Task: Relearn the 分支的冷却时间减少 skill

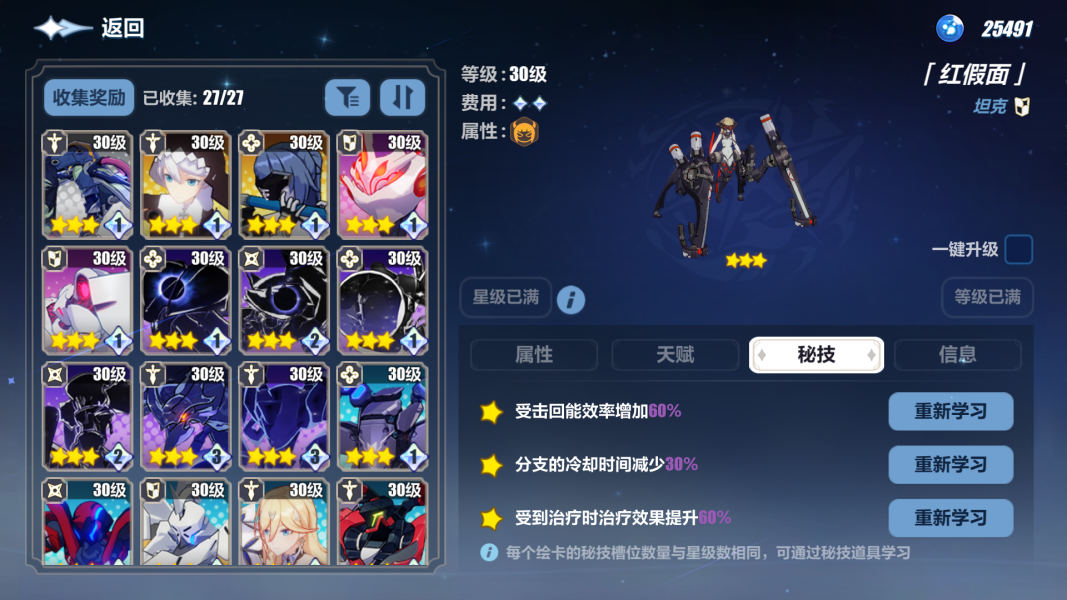Action: [950, 465]
